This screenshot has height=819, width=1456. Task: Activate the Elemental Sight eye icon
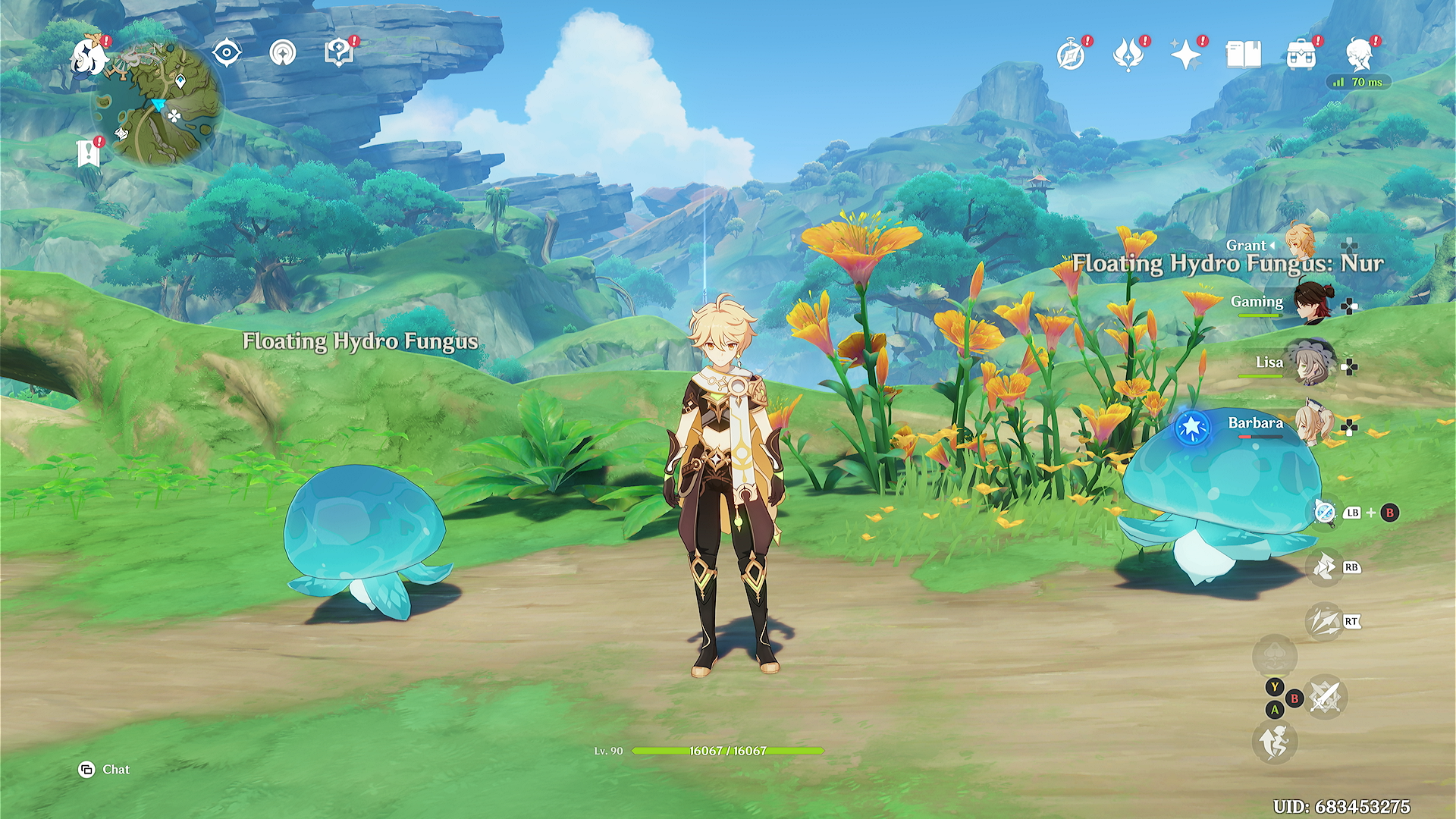[227, 53]
